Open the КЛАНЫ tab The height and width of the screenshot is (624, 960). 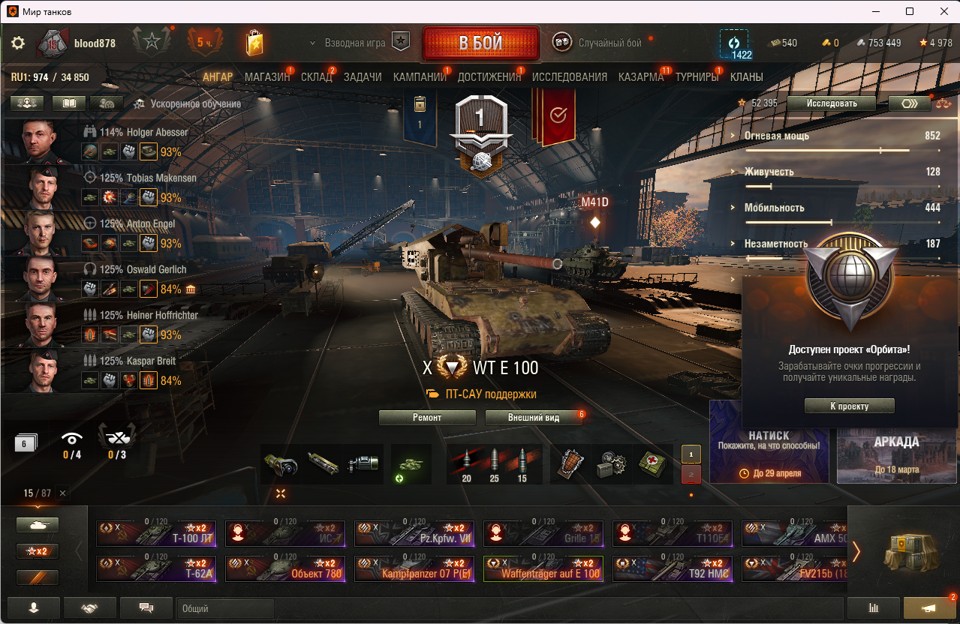point(747,77)
